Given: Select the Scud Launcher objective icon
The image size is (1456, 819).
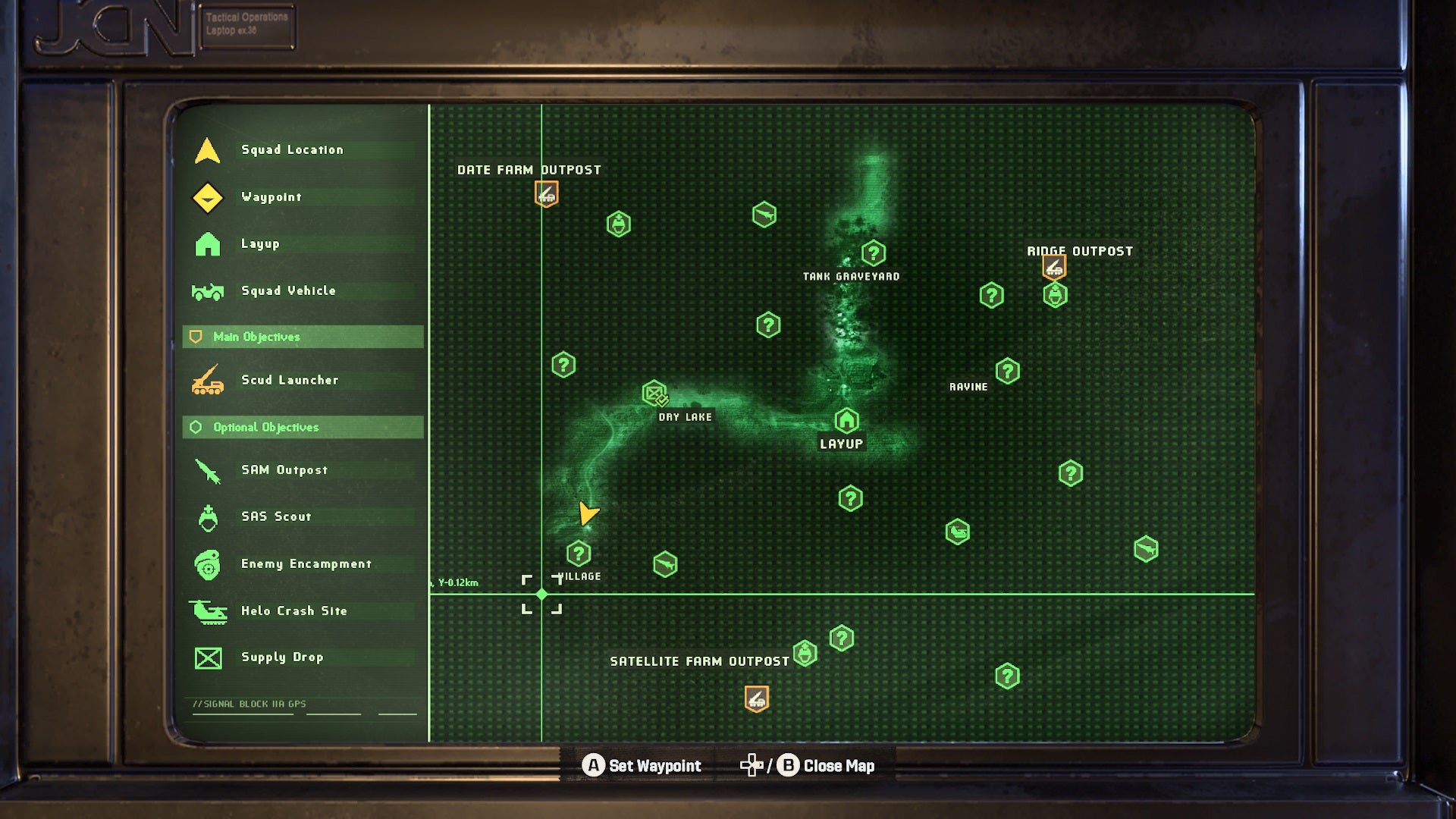Looking at the screenshot, I should 206,380.
